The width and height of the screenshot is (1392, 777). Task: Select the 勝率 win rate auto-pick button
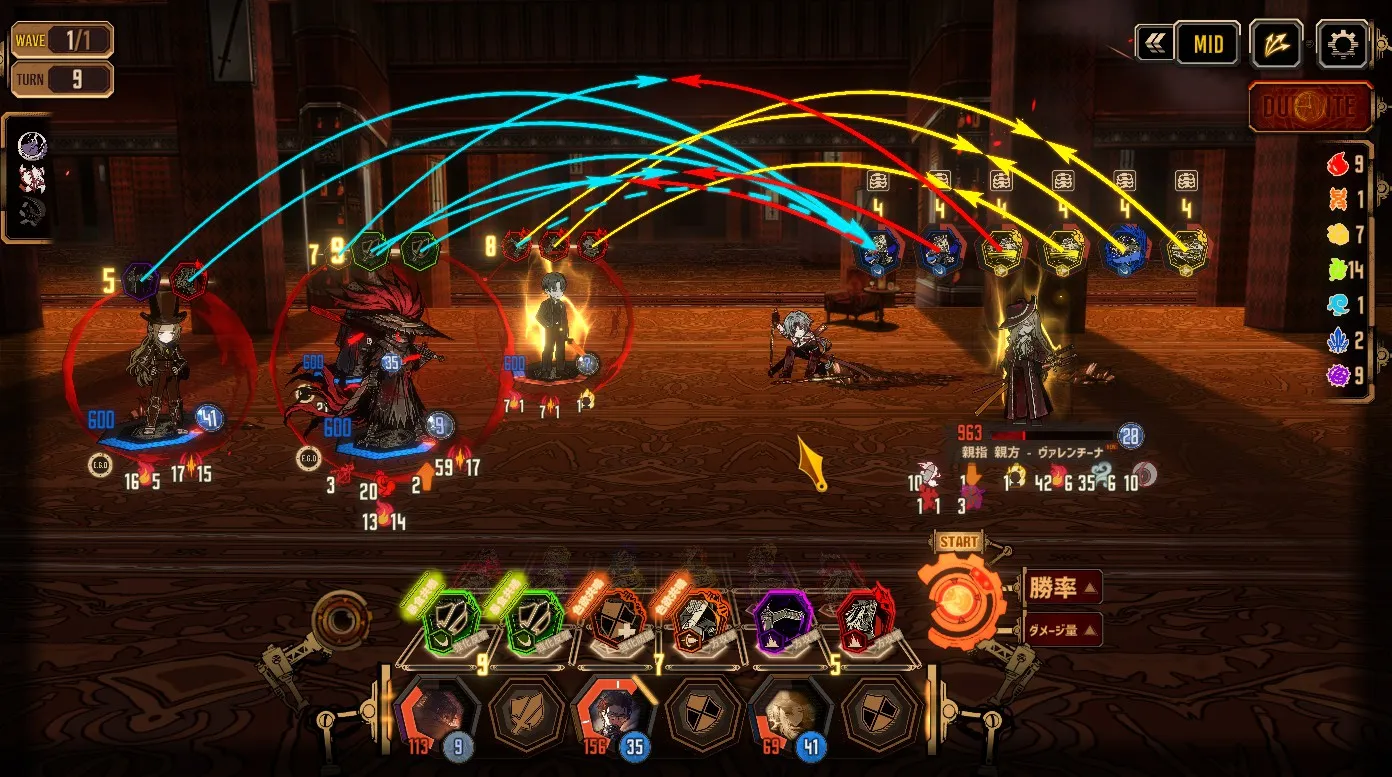1062,587
